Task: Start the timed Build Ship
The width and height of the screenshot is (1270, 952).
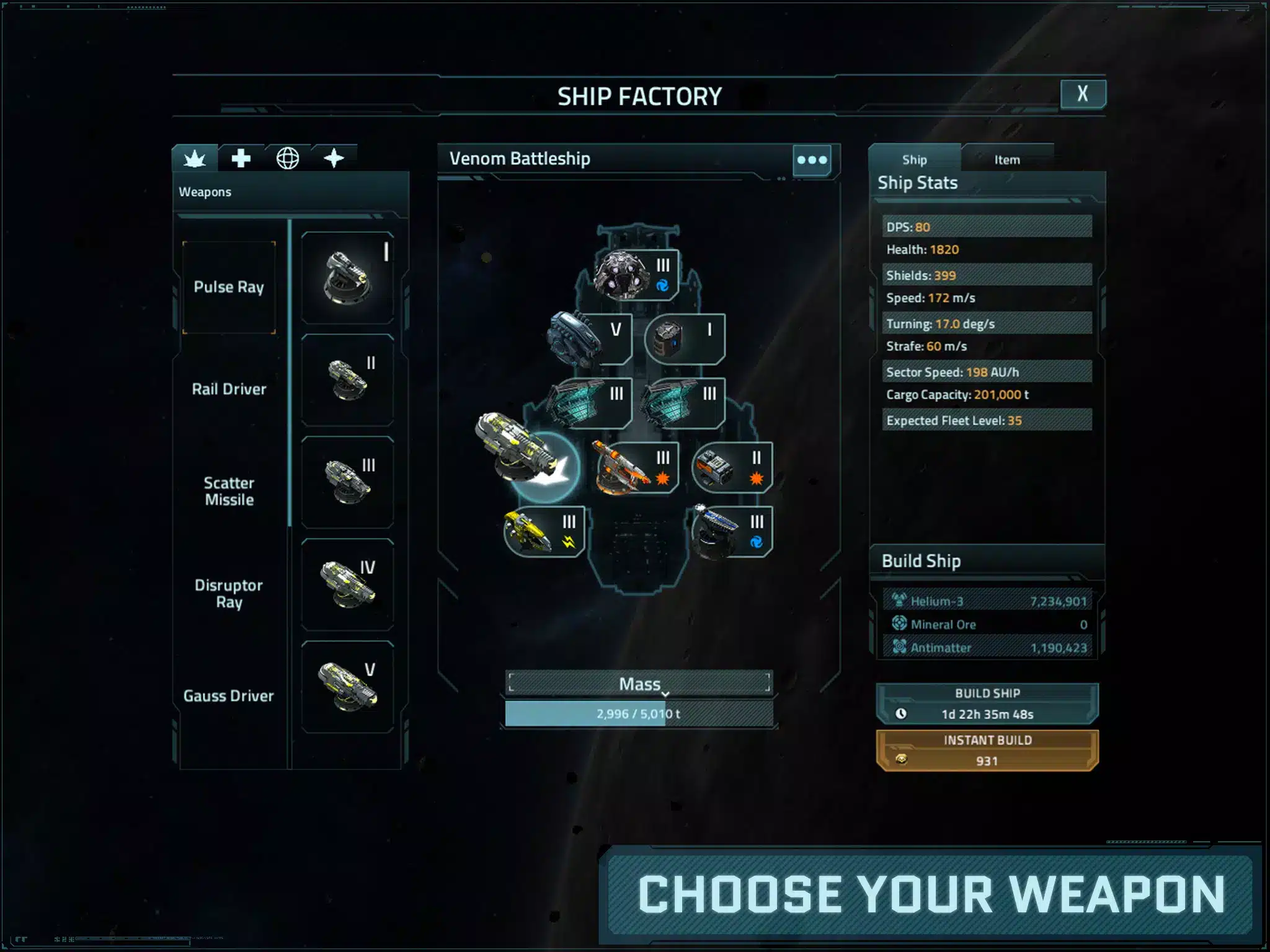Action: 987,703
